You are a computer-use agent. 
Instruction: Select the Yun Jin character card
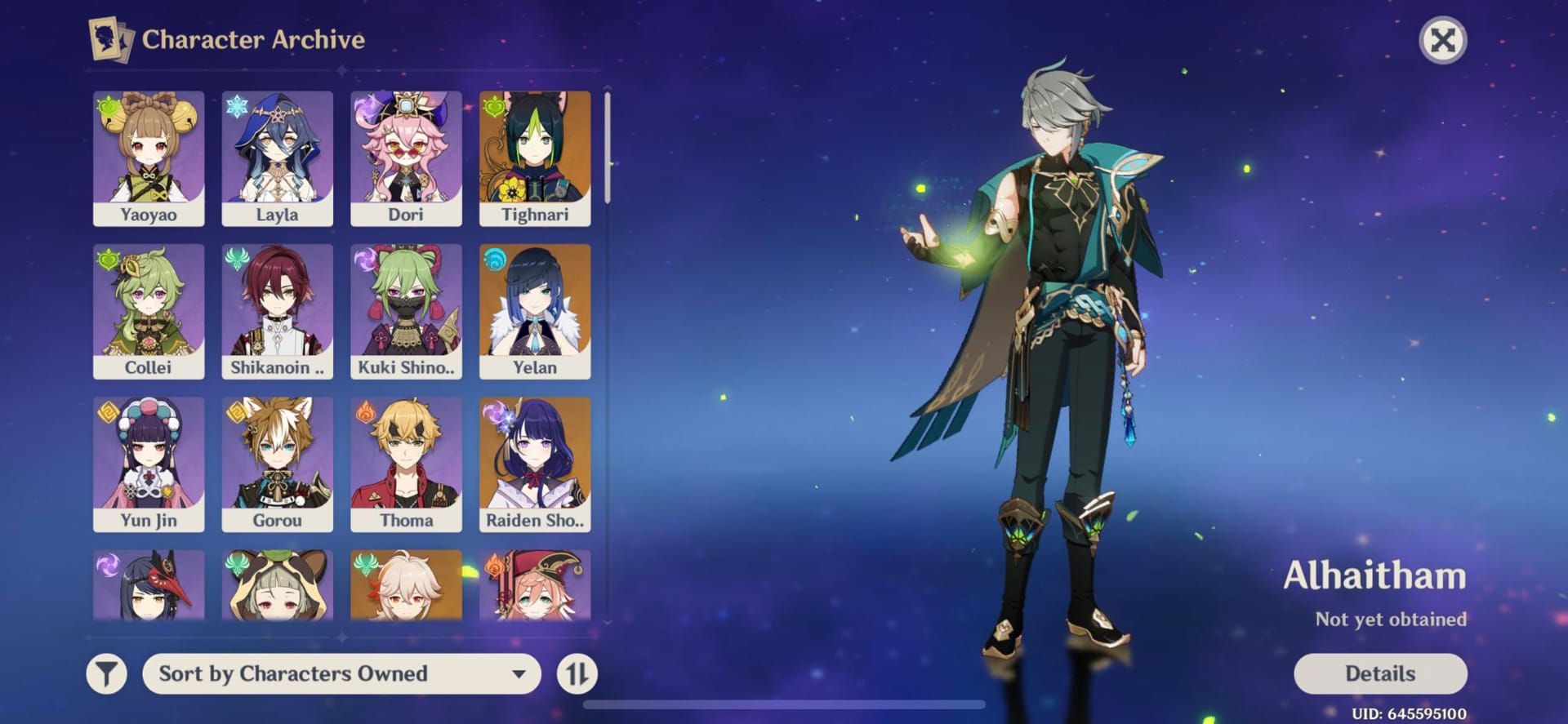tap(149, 464)
